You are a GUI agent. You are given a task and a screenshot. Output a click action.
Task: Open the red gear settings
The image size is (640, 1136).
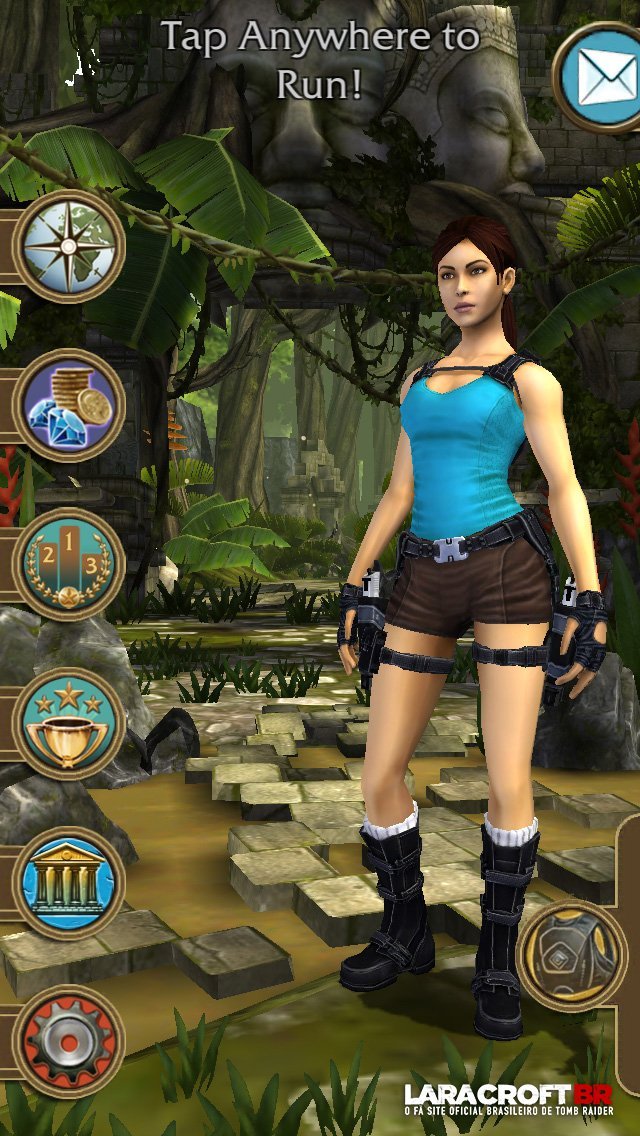pyautogui.click(x=68, y=1042)
